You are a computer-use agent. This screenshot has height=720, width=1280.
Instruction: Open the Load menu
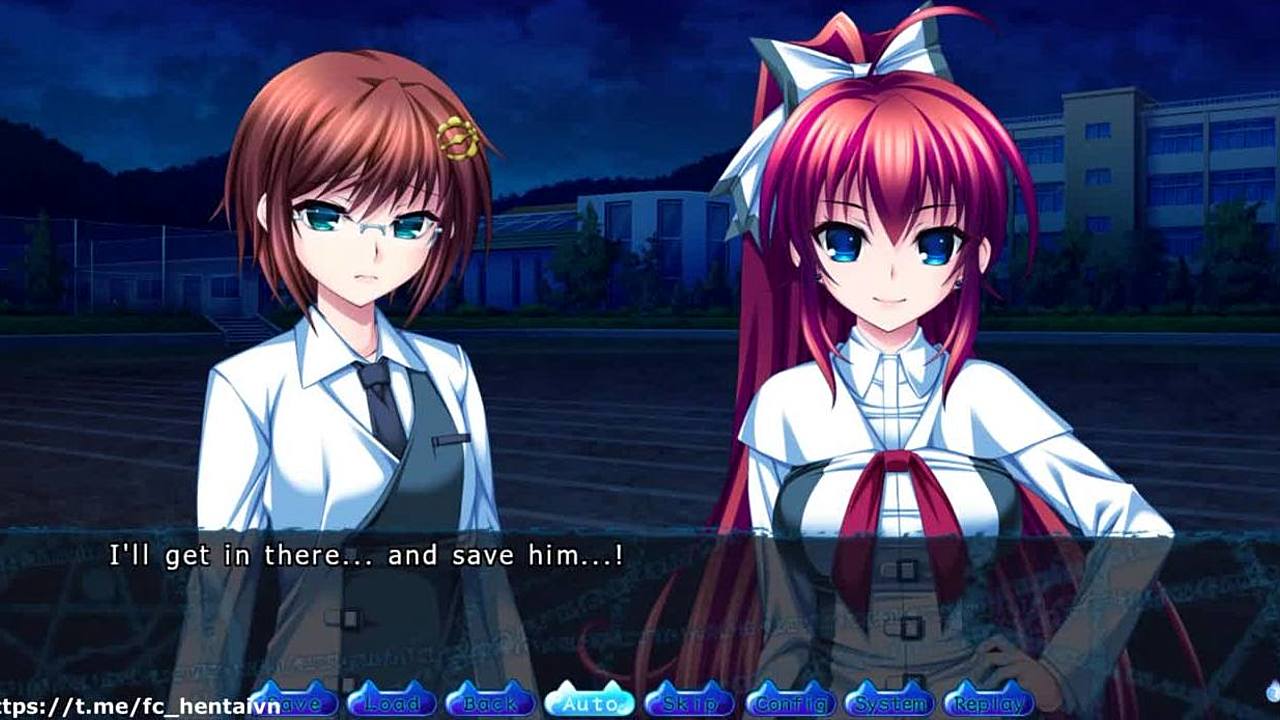[x=391, y=702]
